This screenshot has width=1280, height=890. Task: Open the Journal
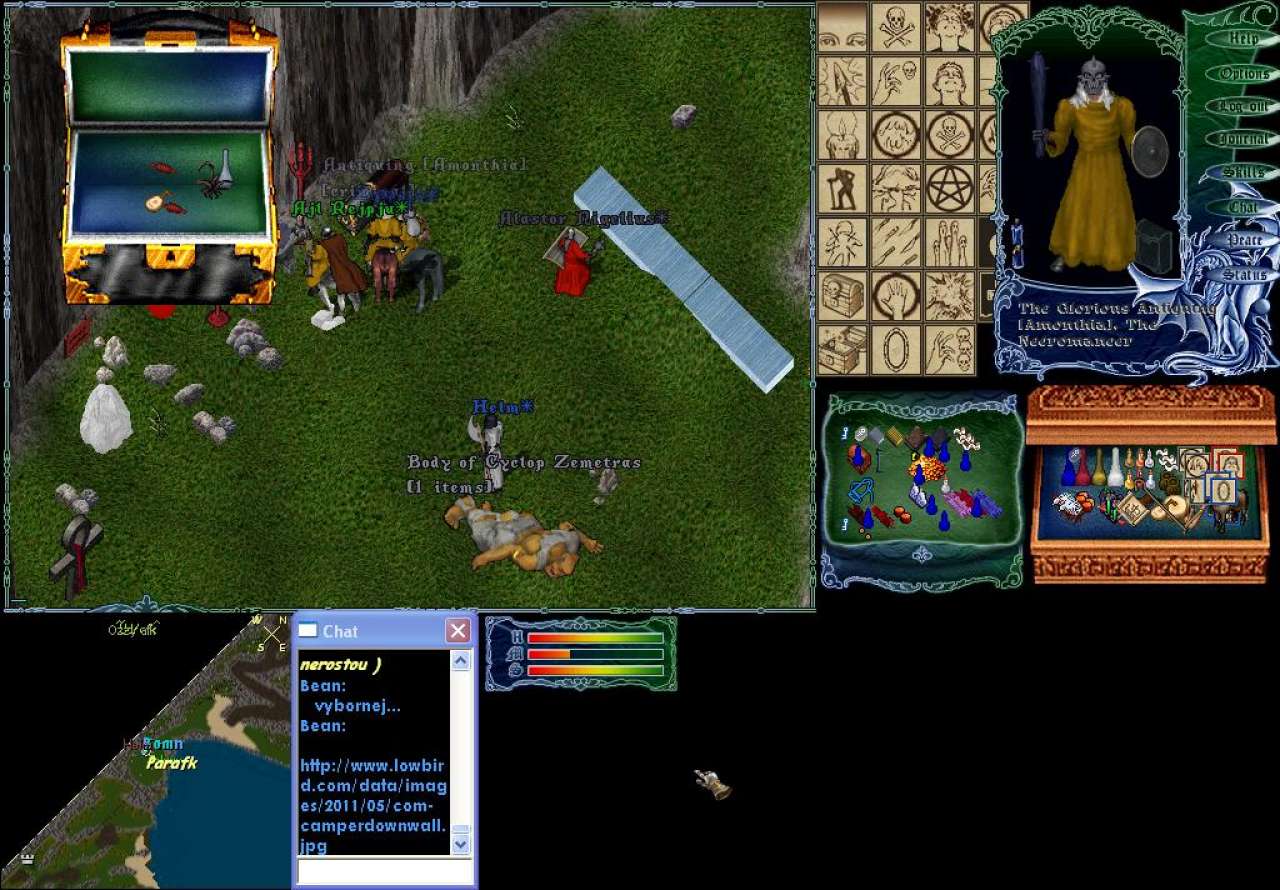point(1243,140)
